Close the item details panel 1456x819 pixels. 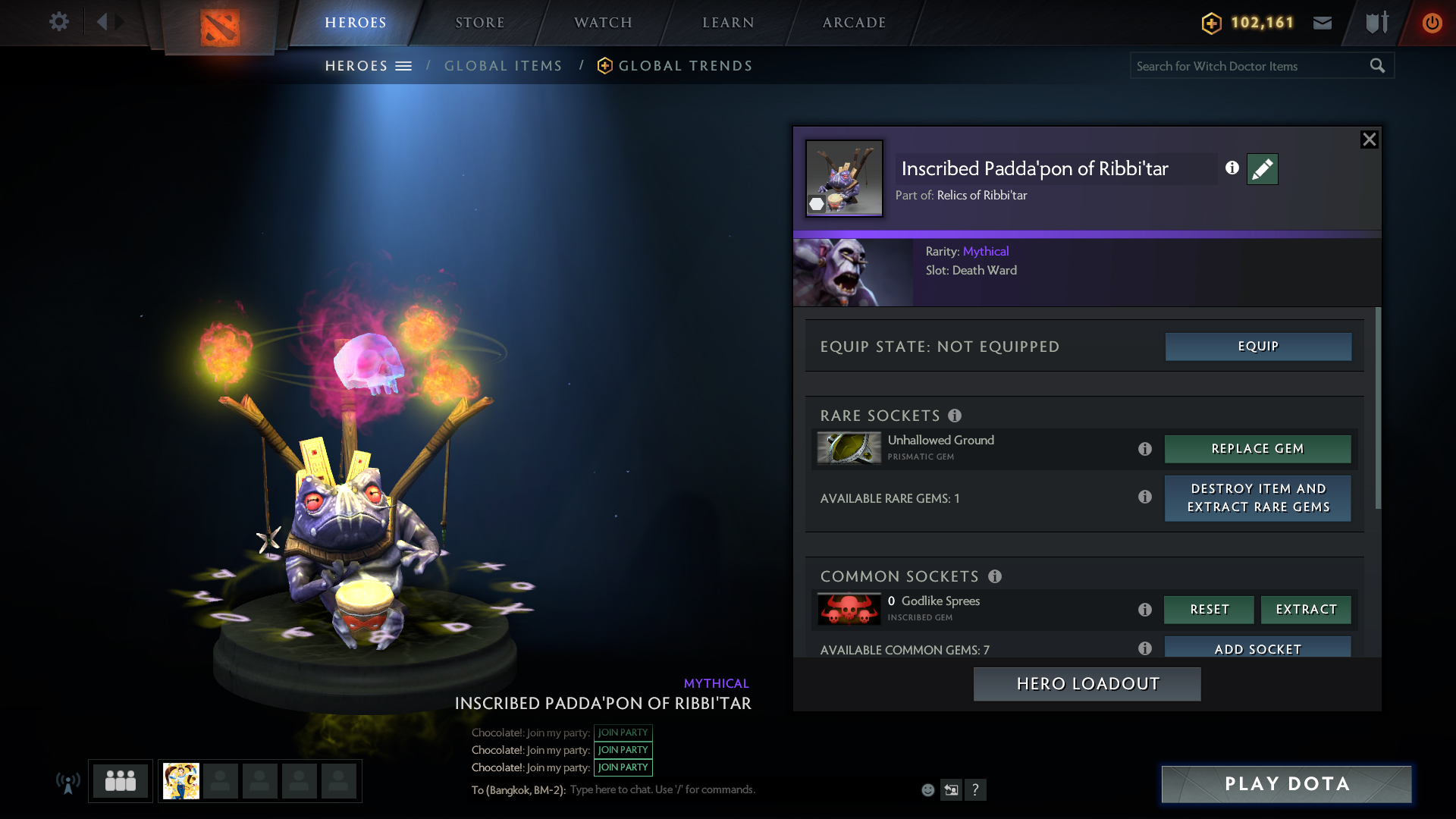pos(1369,140)
